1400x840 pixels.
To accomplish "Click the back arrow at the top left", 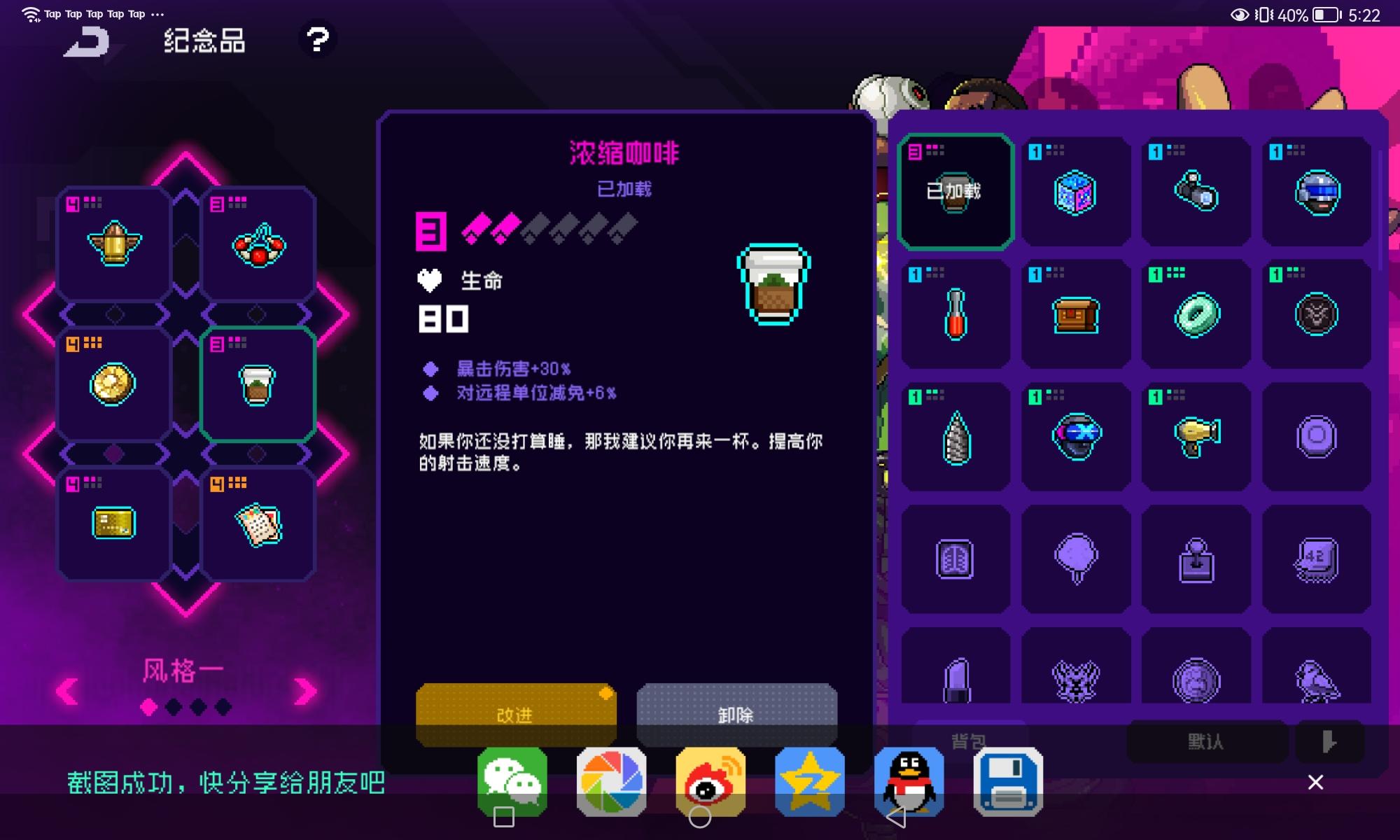I will pyautogui.click(x=85, y=42).
